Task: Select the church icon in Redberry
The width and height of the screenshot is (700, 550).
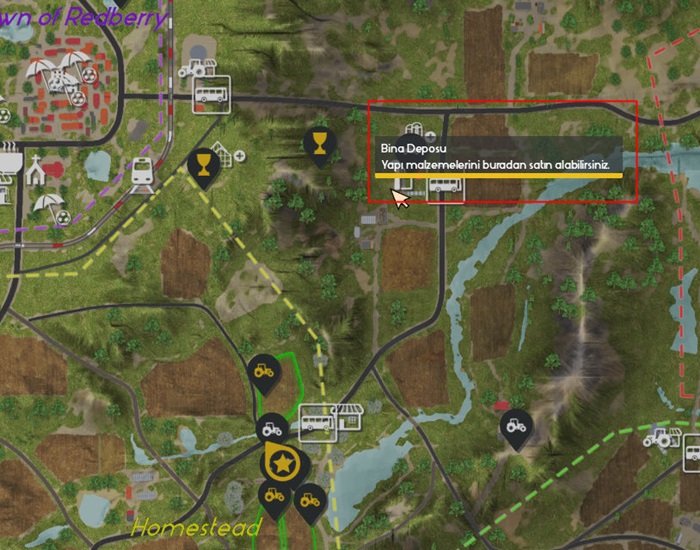Action: coord(36,171)
